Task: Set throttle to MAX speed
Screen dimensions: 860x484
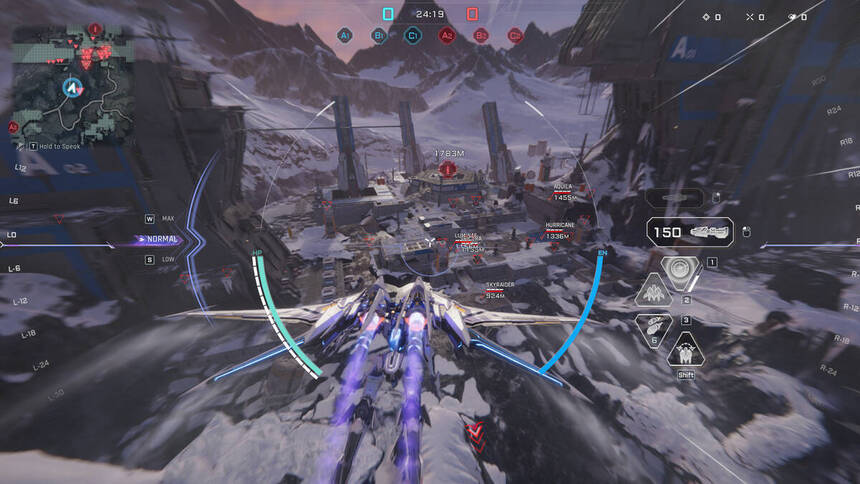Action: pos(167,218)
